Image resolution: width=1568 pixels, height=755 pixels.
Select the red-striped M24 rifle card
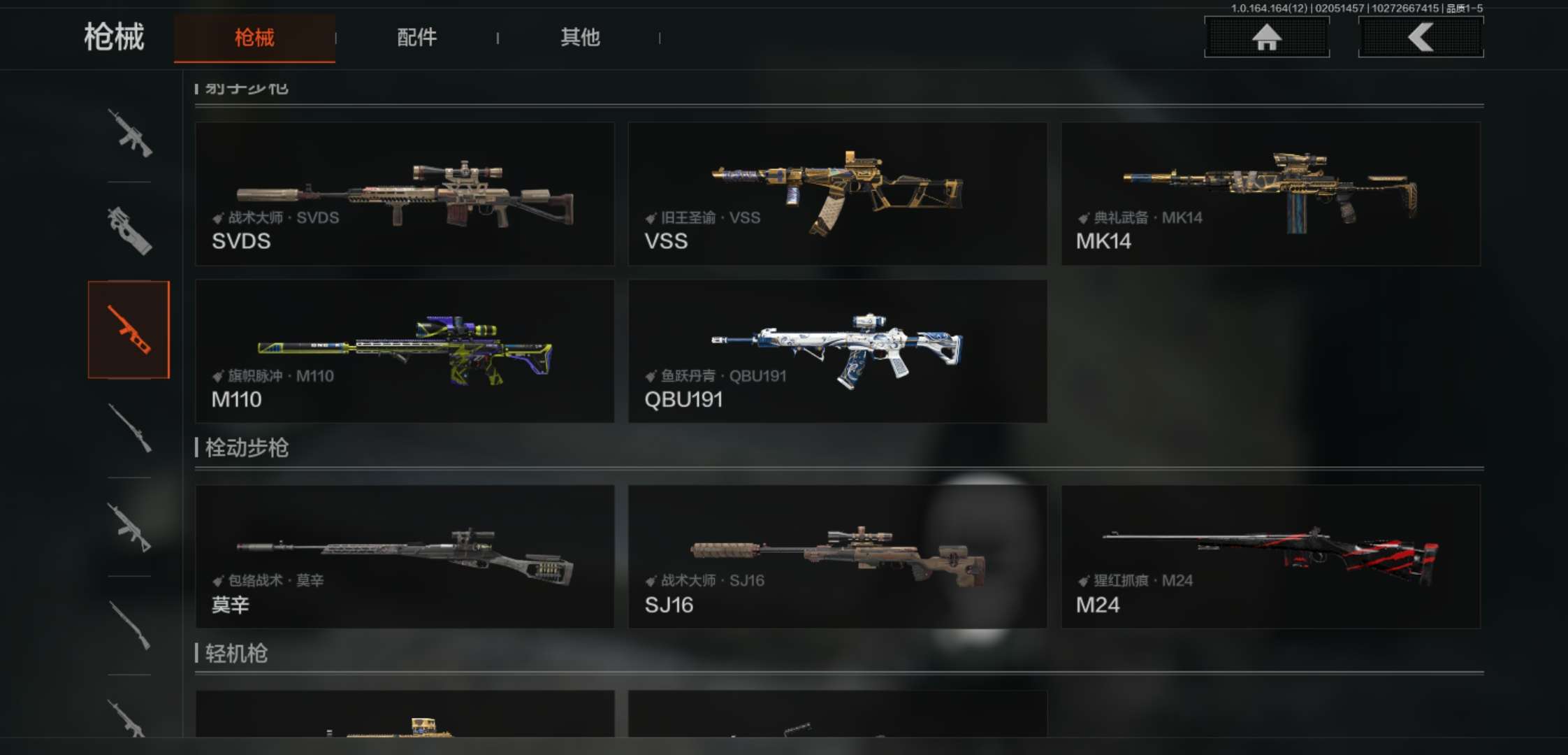1270,556
